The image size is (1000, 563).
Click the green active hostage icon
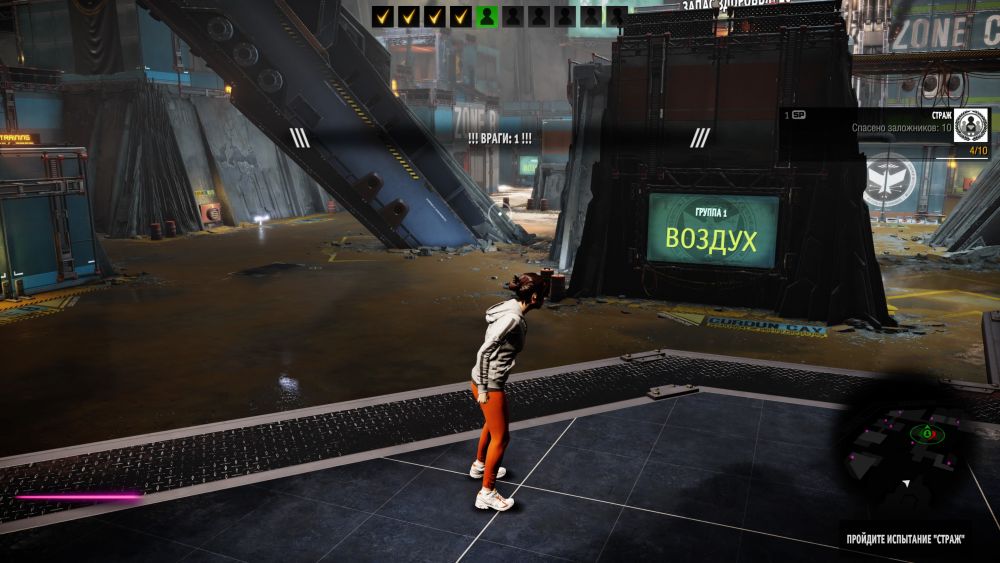coord(487,16)
